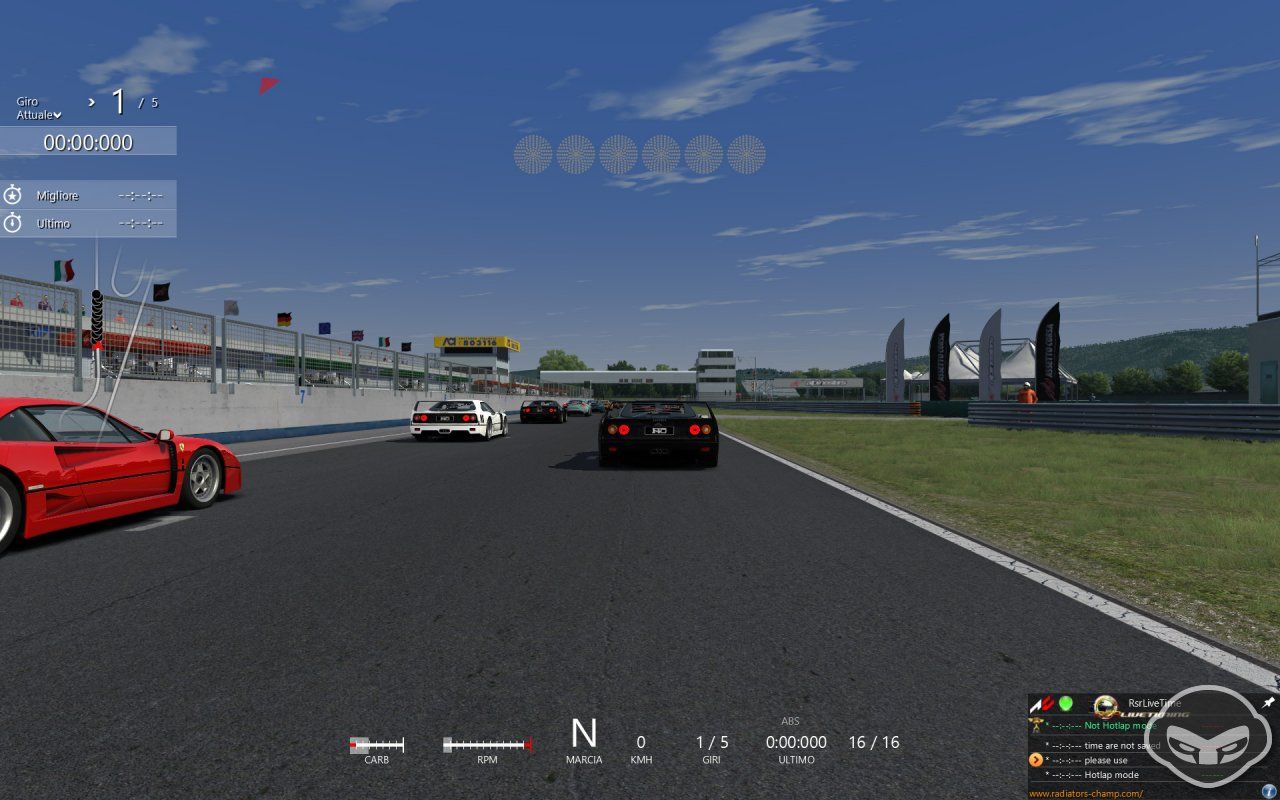Open the Giro Attuale dropdown
The image size is (1280, 800).
click(57, 114)
